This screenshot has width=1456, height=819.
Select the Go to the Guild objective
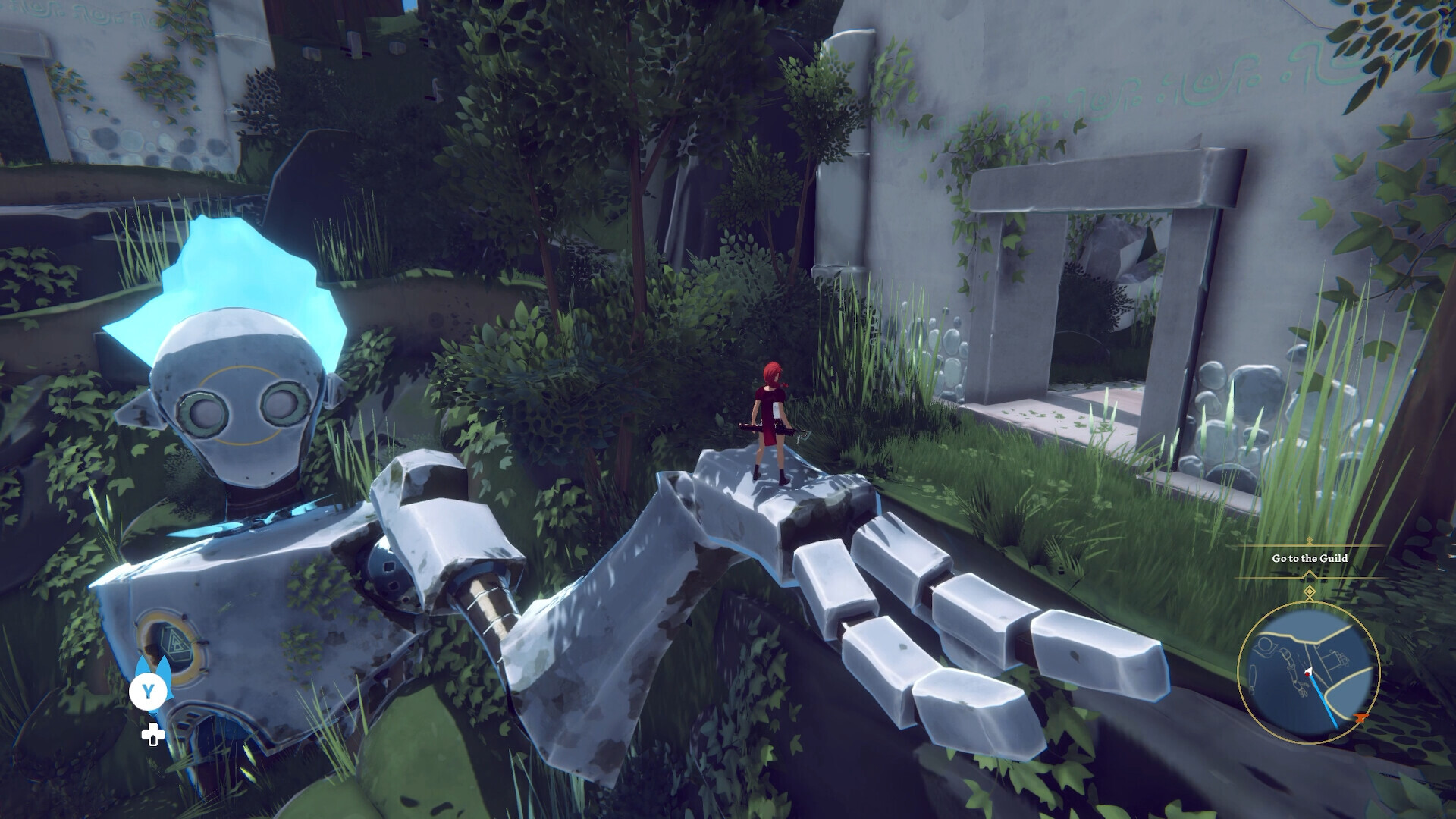point(1310,558)
